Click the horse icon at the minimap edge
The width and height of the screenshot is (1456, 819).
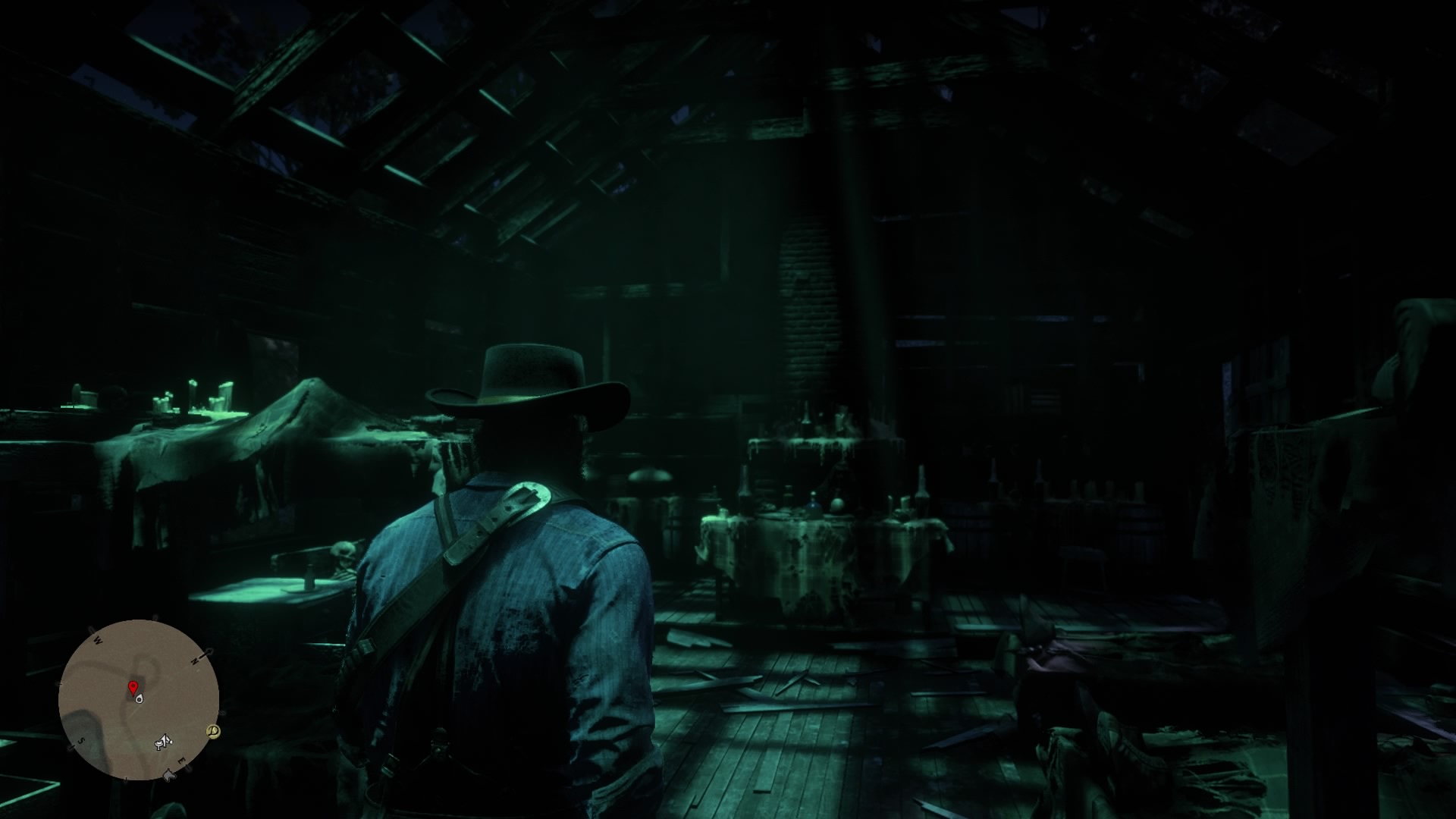168,774
